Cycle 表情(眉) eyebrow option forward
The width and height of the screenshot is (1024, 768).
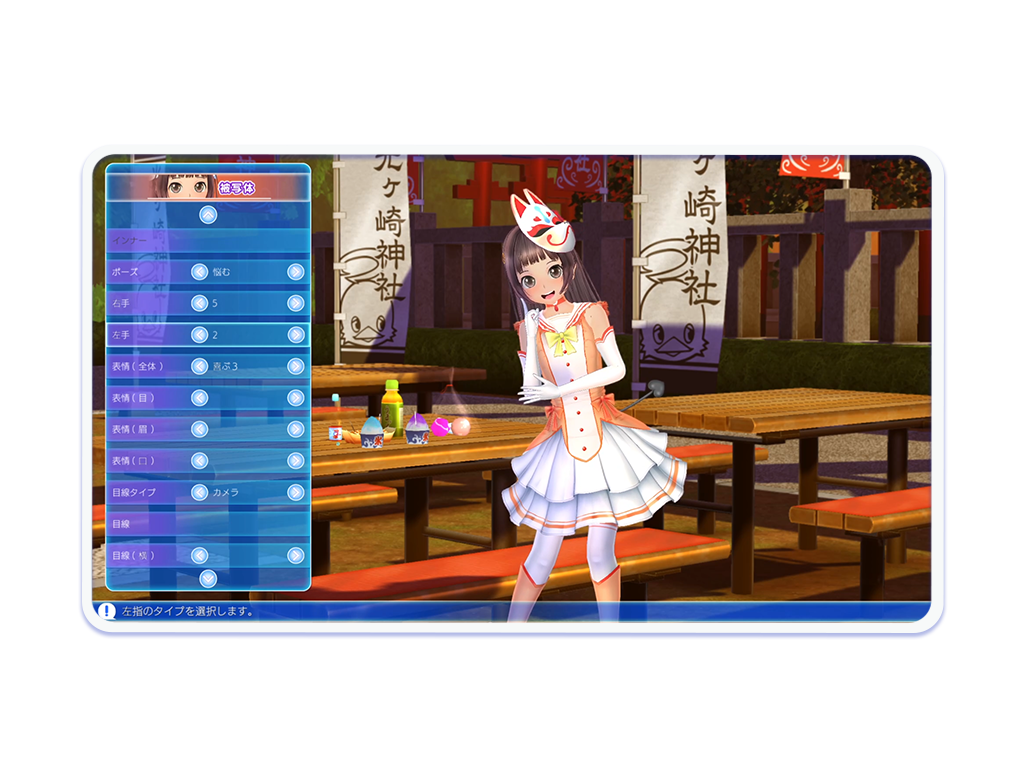tap(295, 429)
